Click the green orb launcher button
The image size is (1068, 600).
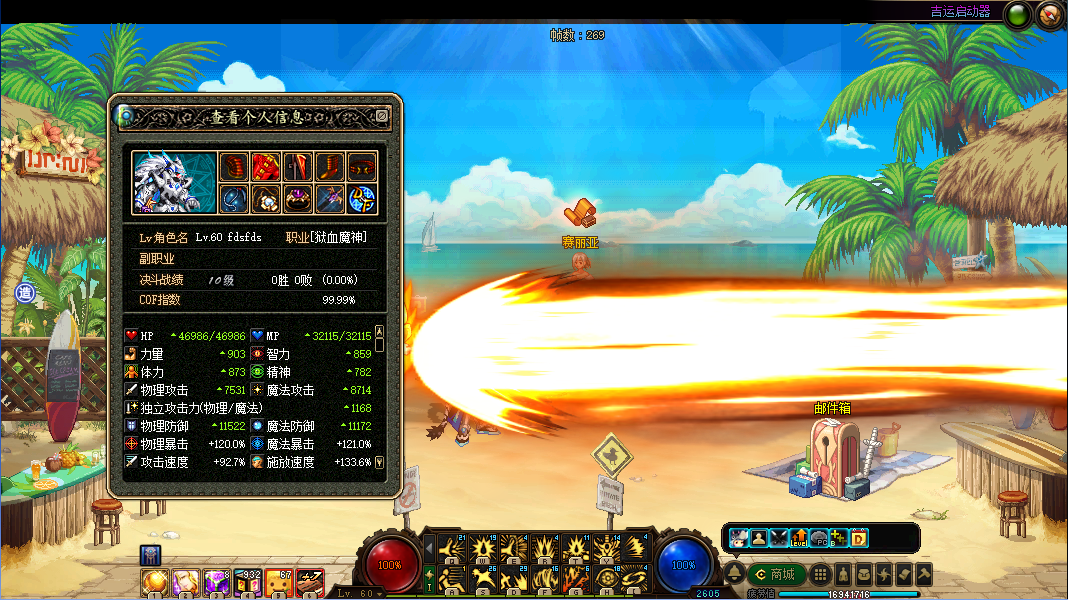pyautogui.click(x=1018, y=14)
